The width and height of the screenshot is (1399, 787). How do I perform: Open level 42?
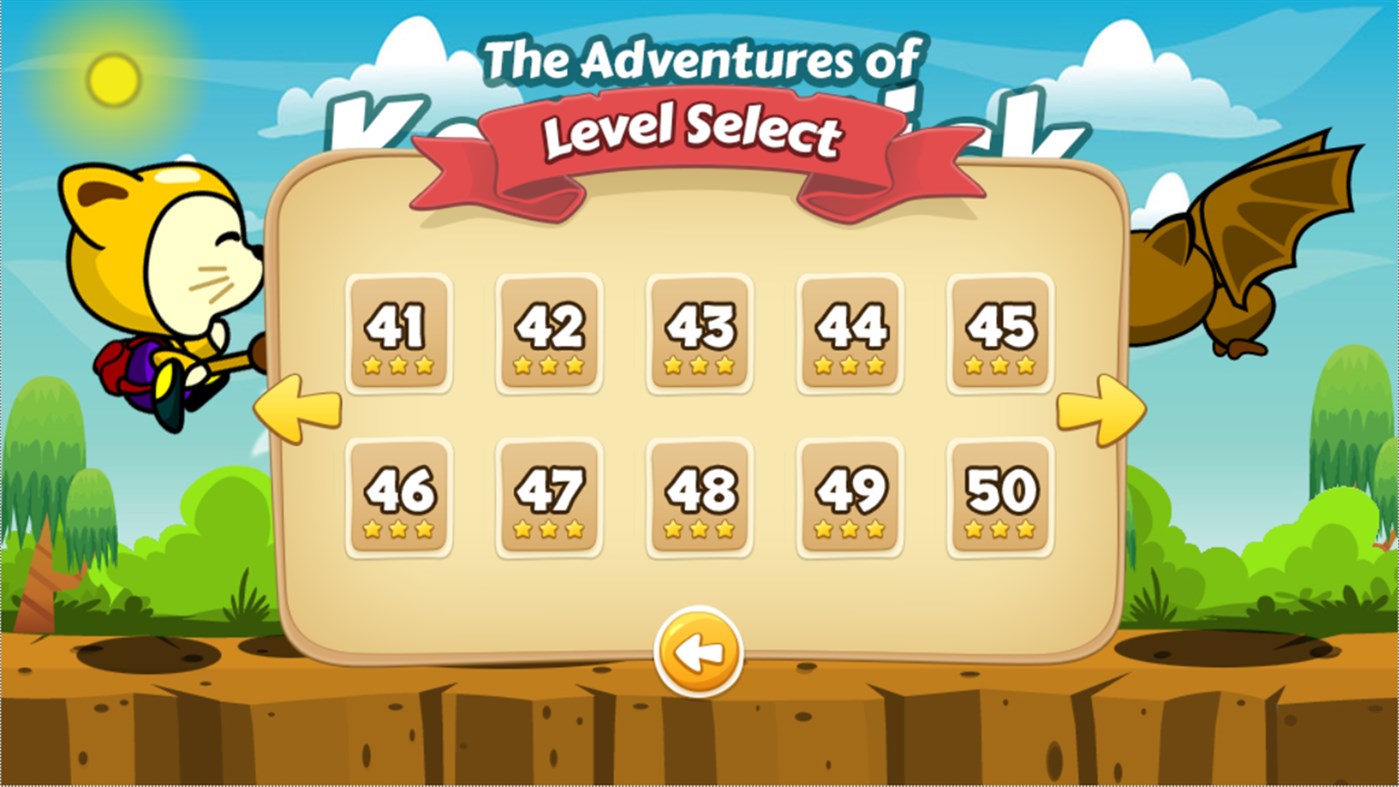pyautogui.click(x=548, y=332)
